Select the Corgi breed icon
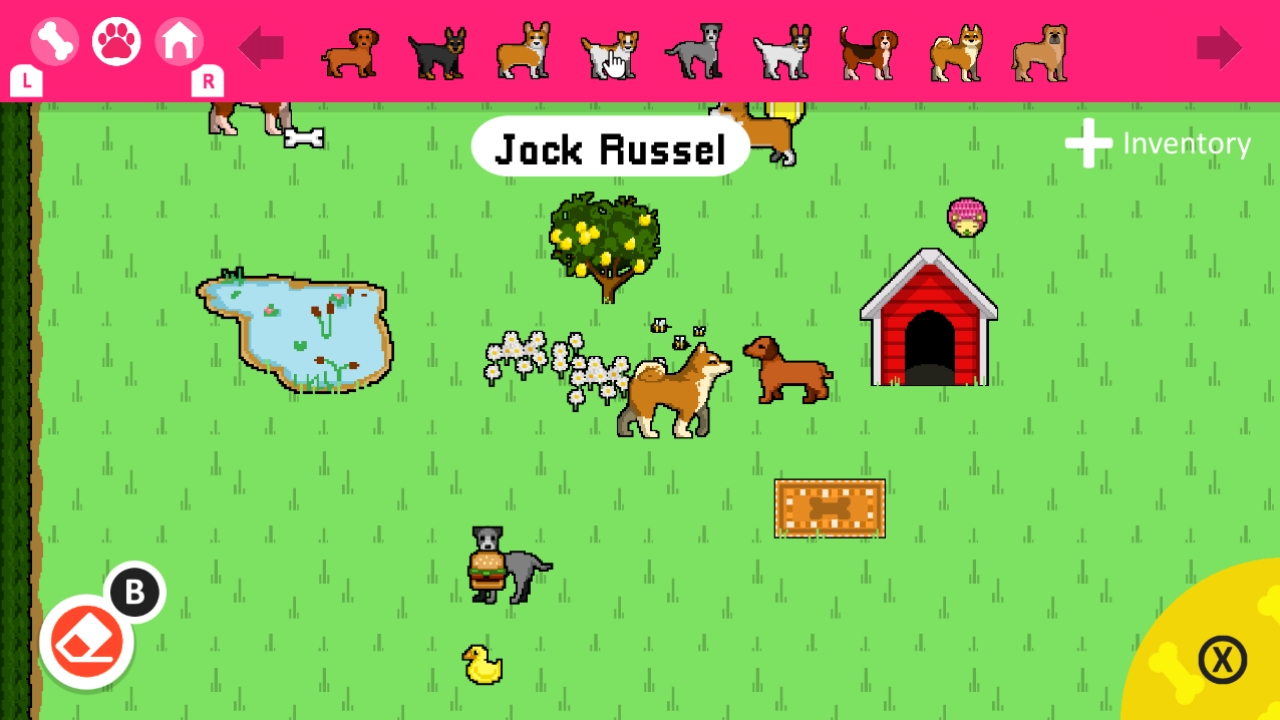The height and width of the screenshot is (720, 1280). [522, 50]
